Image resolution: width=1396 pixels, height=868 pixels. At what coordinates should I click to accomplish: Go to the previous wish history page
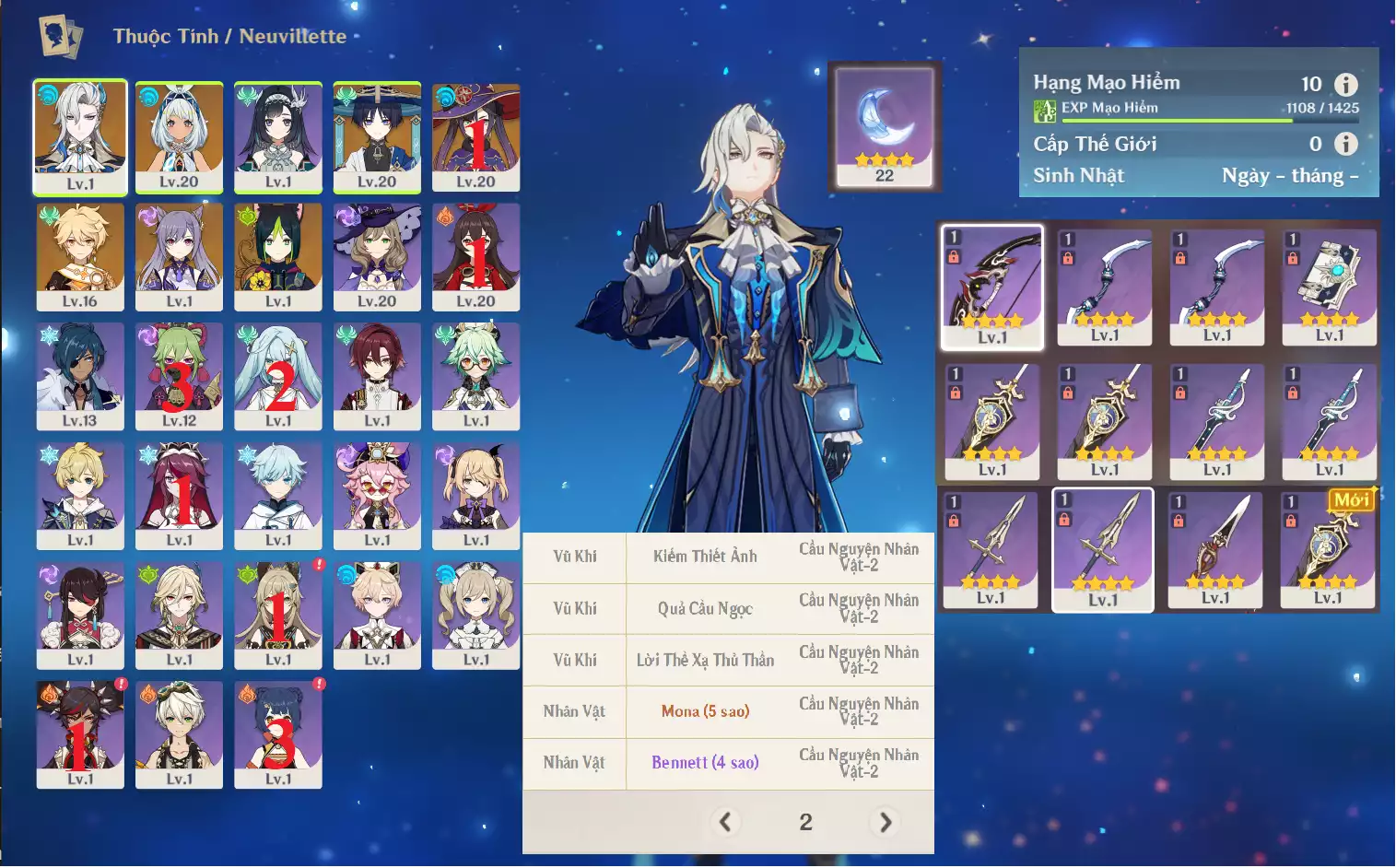click(725, 822)
